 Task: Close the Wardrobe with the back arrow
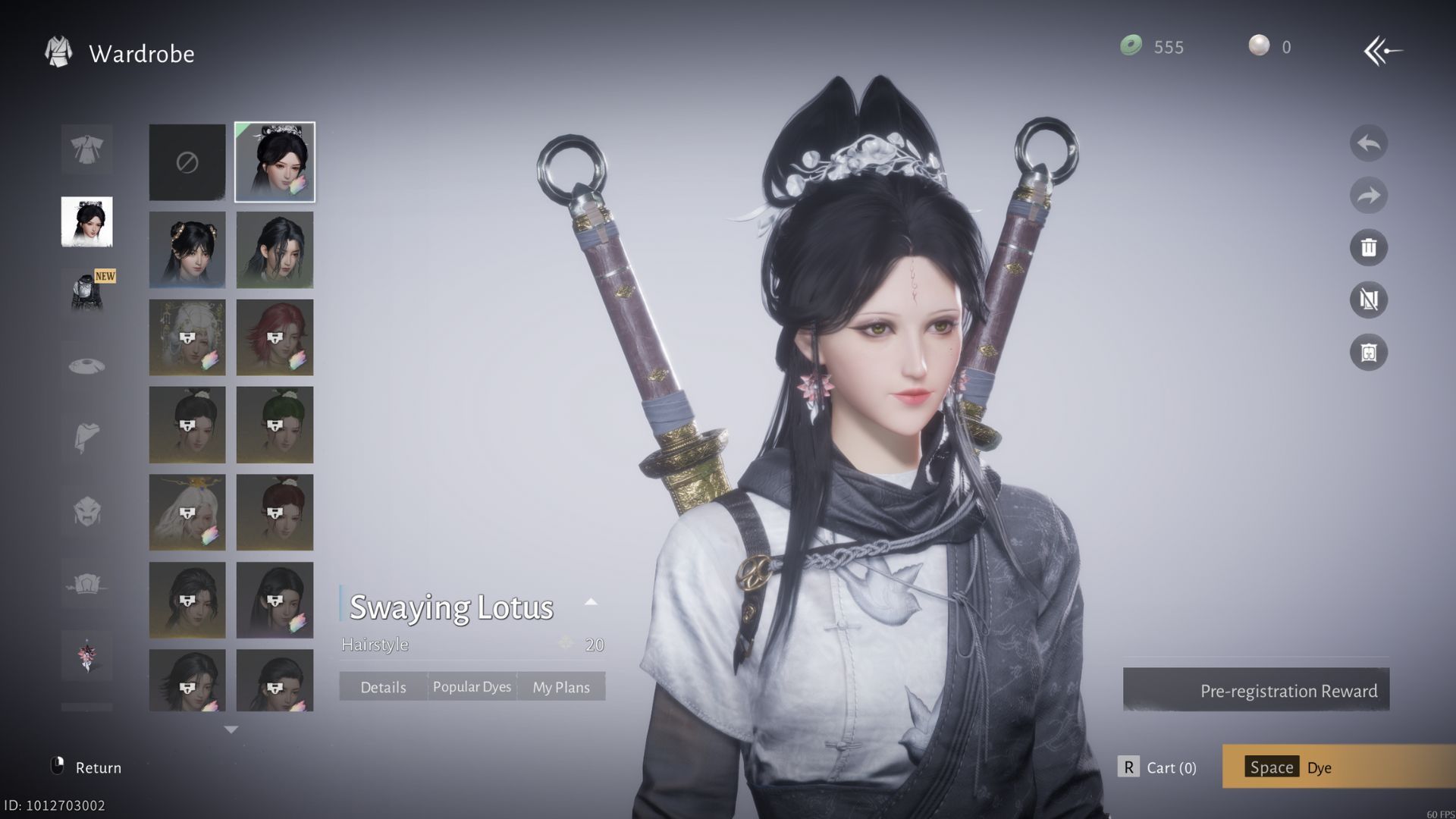pos(1382,52)
